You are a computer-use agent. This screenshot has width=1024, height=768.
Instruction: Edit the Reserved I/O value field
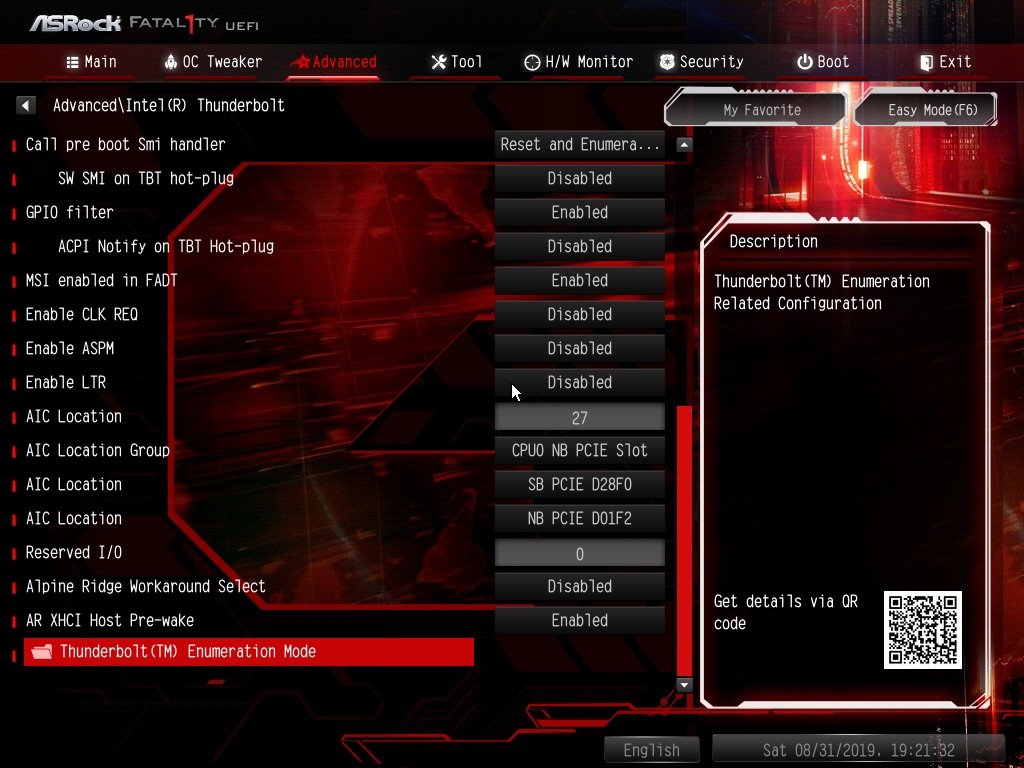580,553
